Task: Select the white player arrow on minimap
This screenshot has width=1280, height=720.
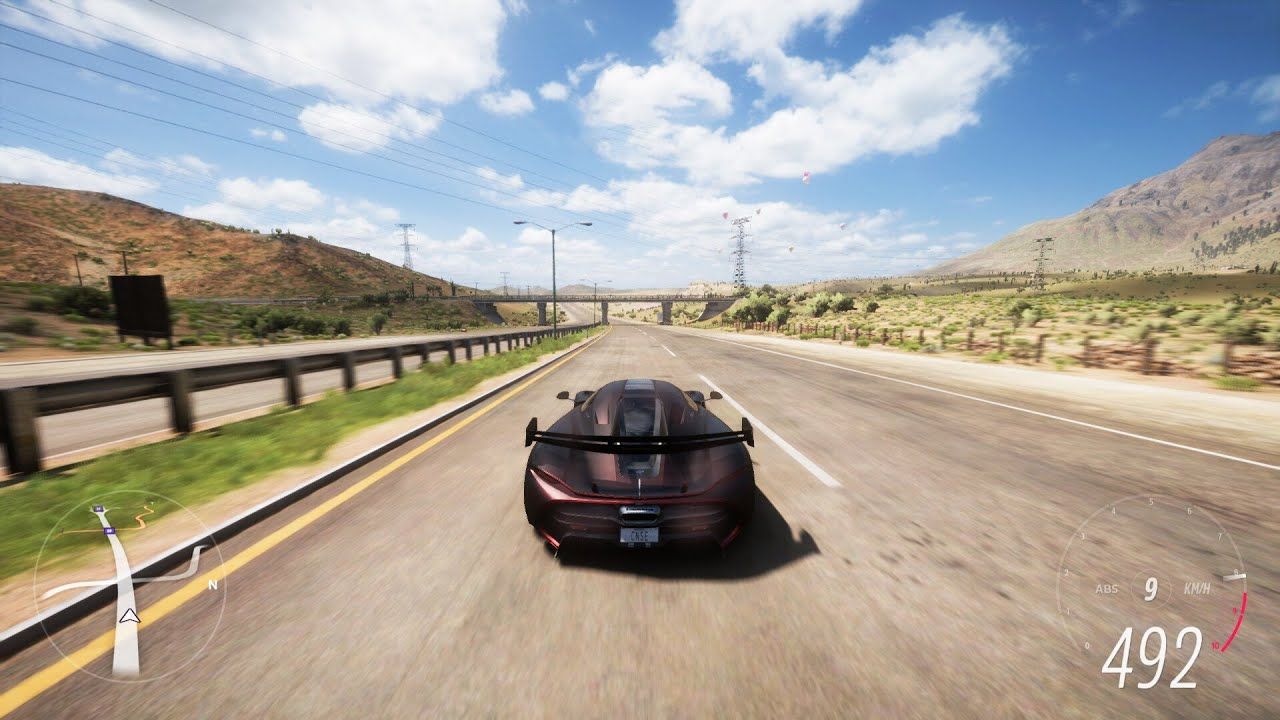Action: pyautogui.click(x=128, y=615)
